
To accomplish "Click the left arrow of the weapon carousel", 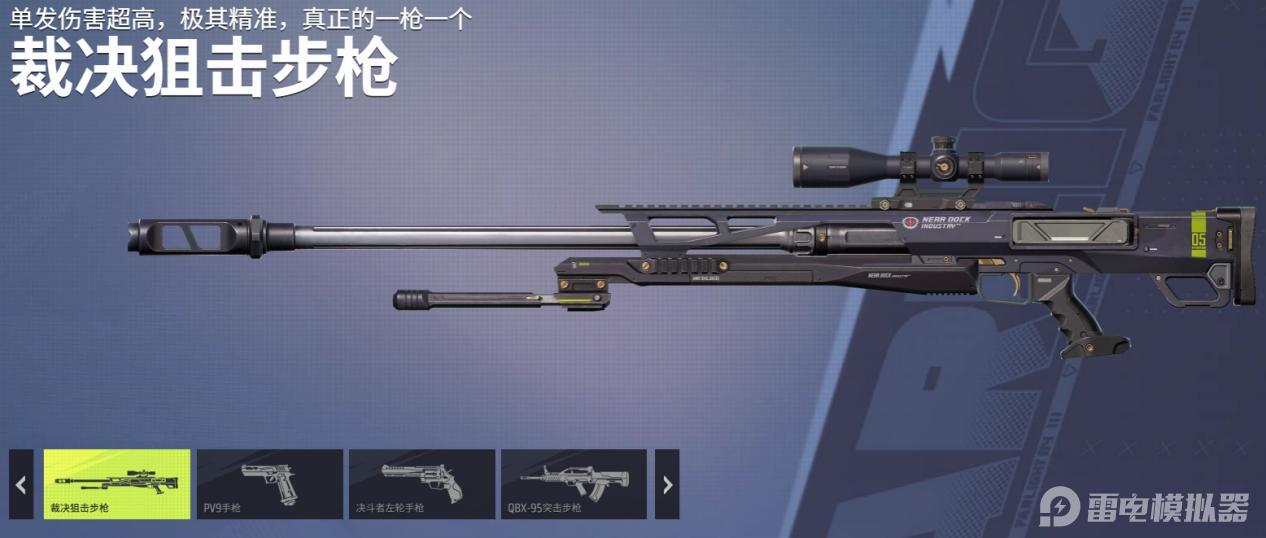I will tap(21, 484).
